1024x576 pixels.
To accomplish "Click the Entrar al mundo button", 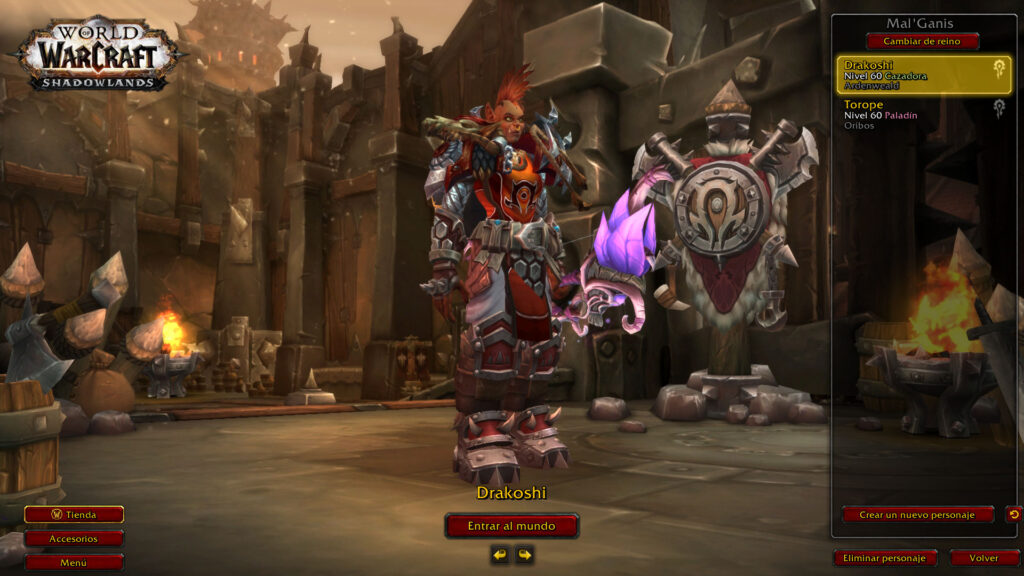I will (x=512, y=526).
